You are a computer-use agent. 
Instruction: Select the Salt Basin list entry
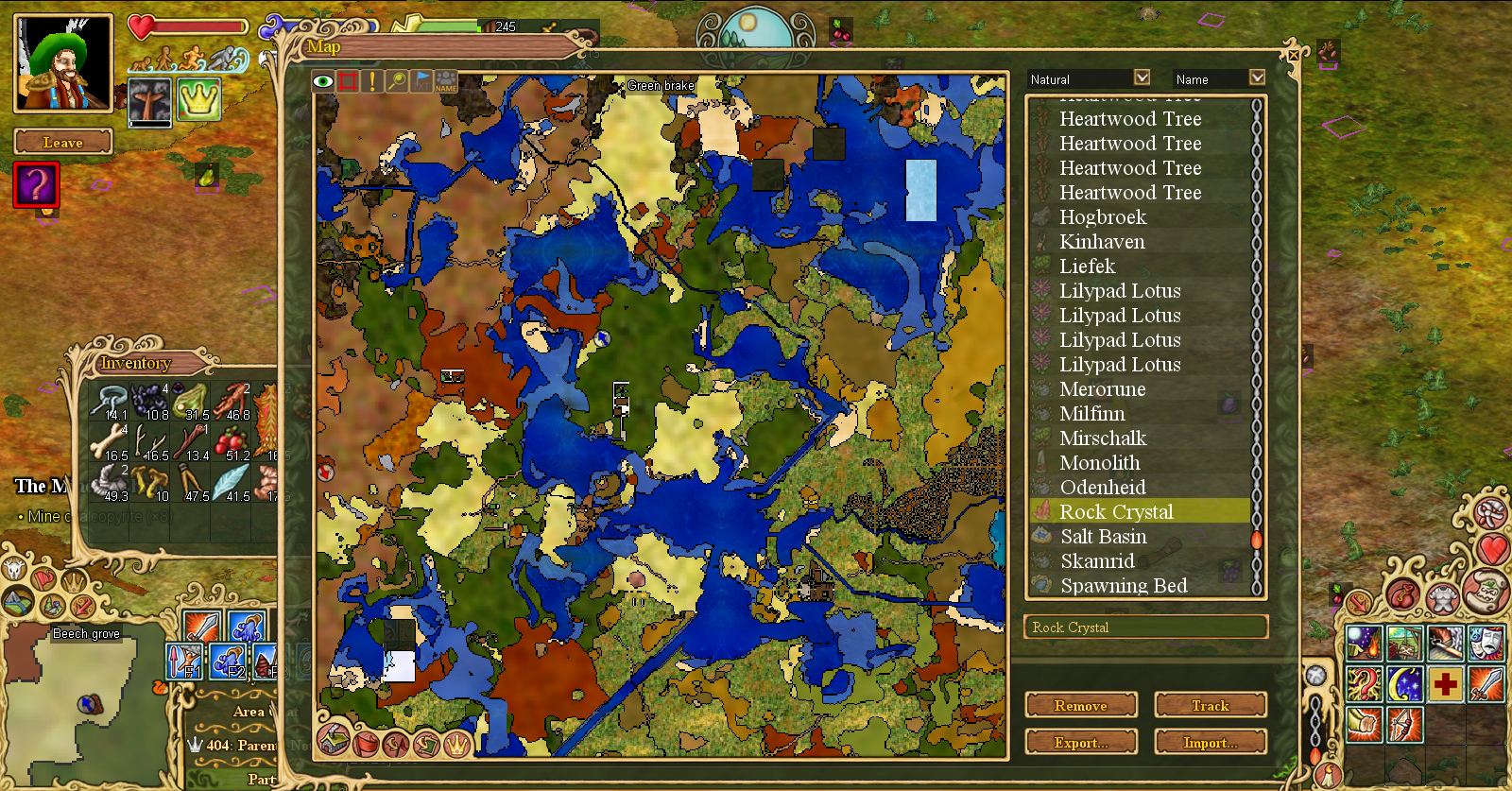pos(1103,536)
